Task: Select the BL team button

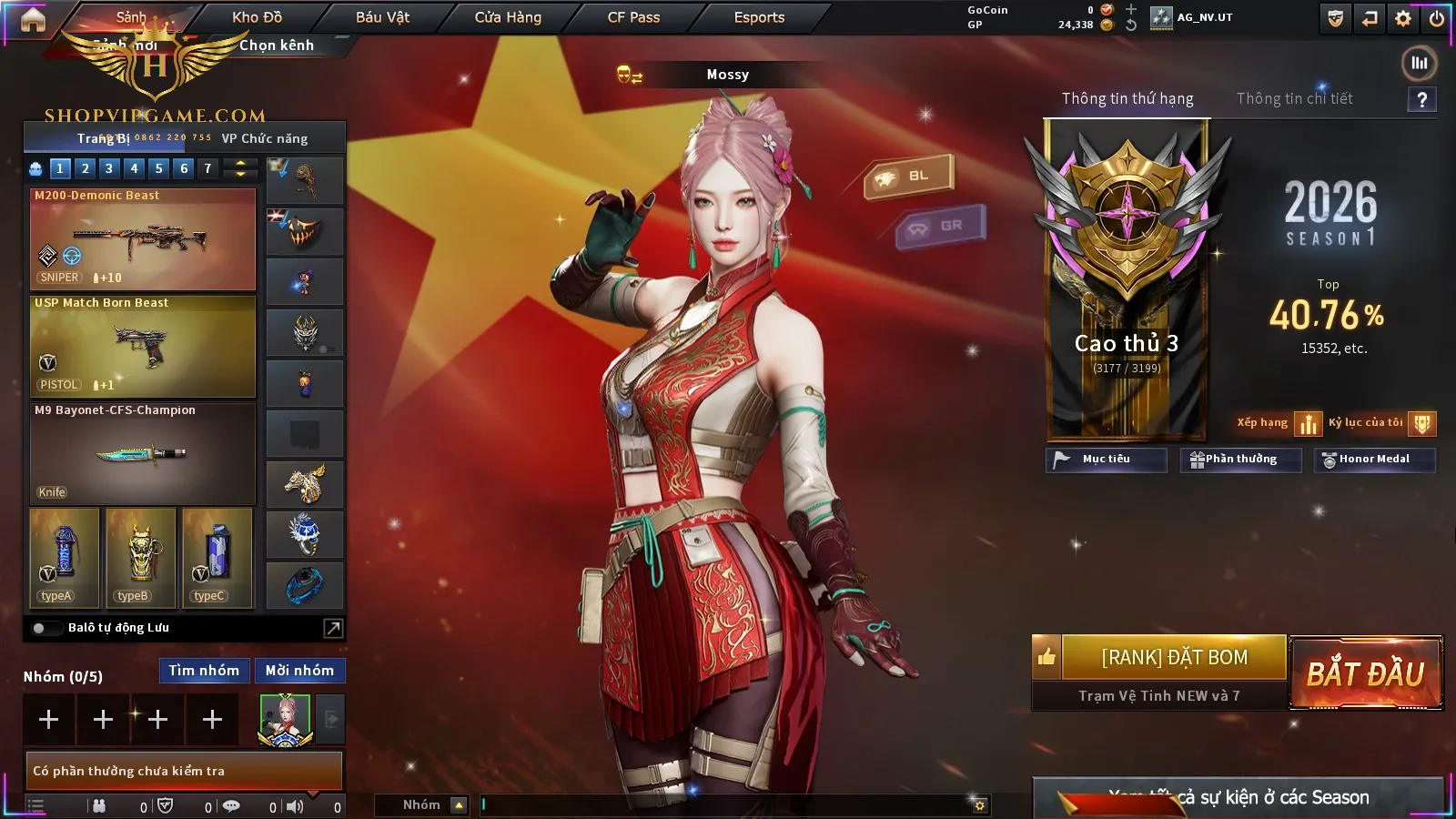Action: 908,176
